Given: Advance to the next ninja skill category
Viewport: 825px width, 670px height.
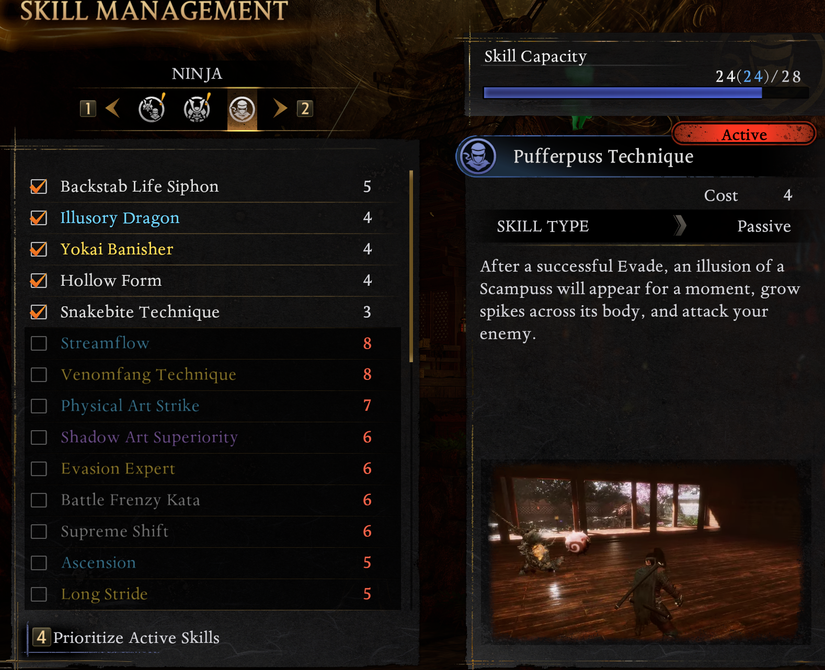Looking at the screenshot, I should (281, 108).
